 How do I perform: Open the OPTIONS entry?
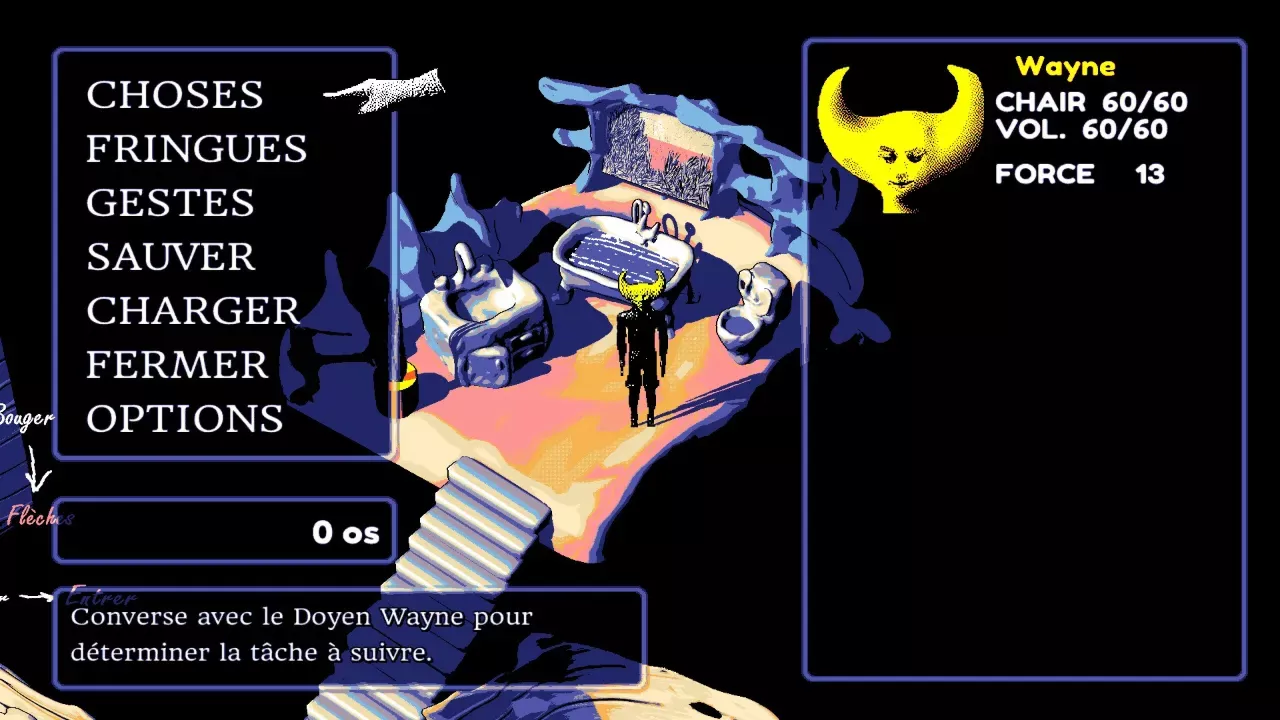185,419
